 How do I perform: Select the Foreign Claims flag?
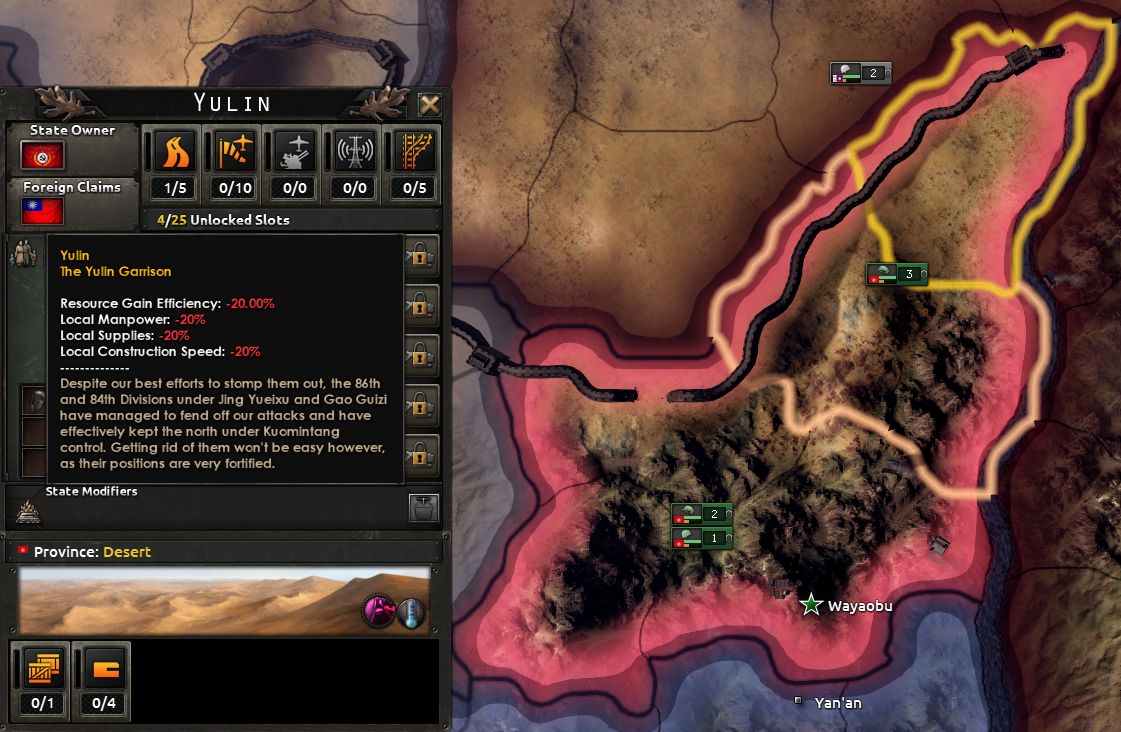(x=43, y=211)
